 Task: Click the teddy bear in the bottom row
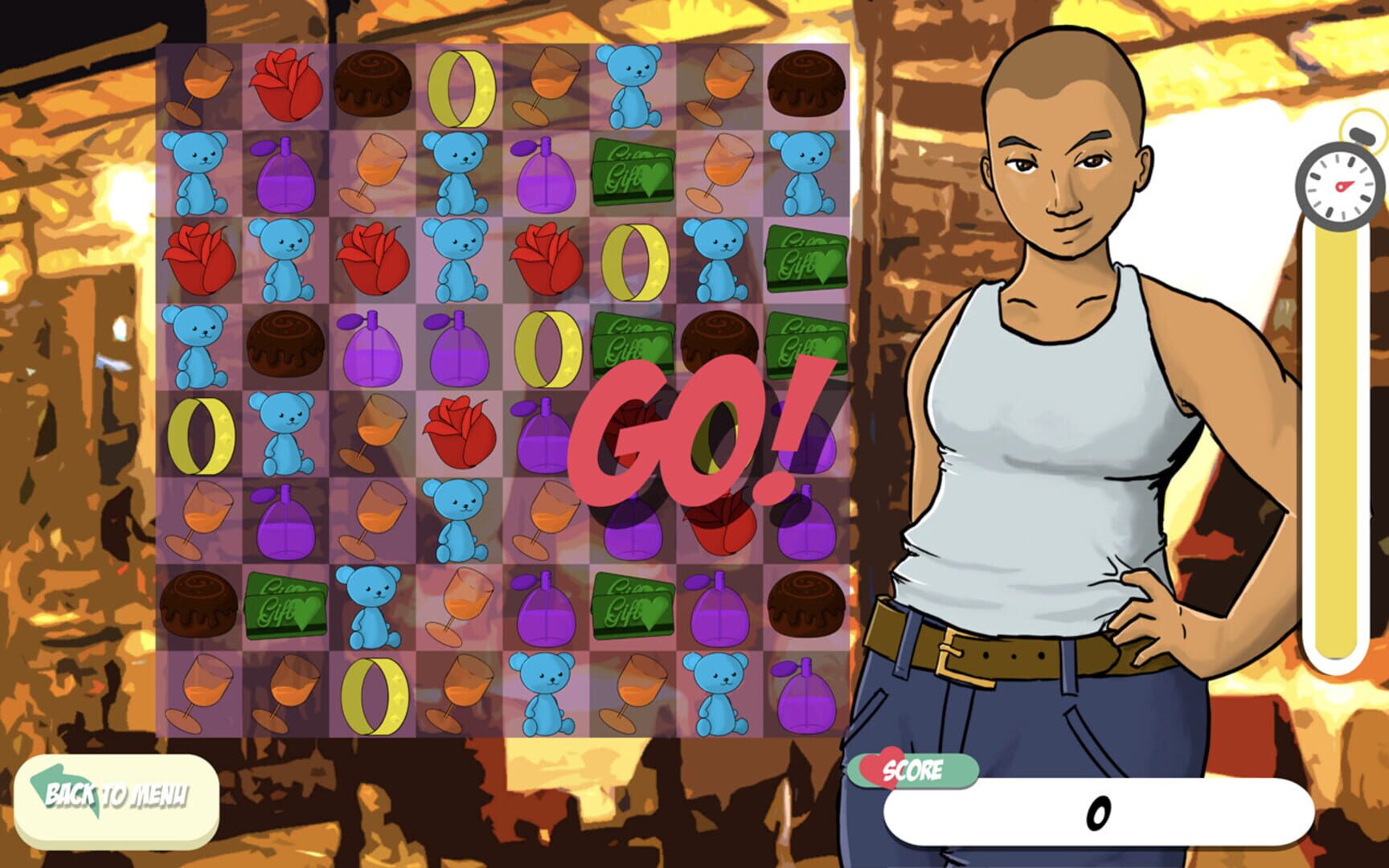(x=547, y=691)
